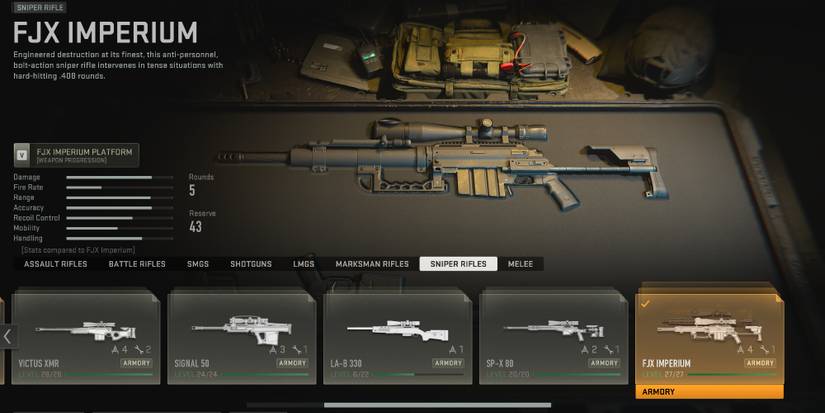Viewport: 825px width, 413px height.
Task: Click the Sniper Rifles tab
Action: click(458, 264)
